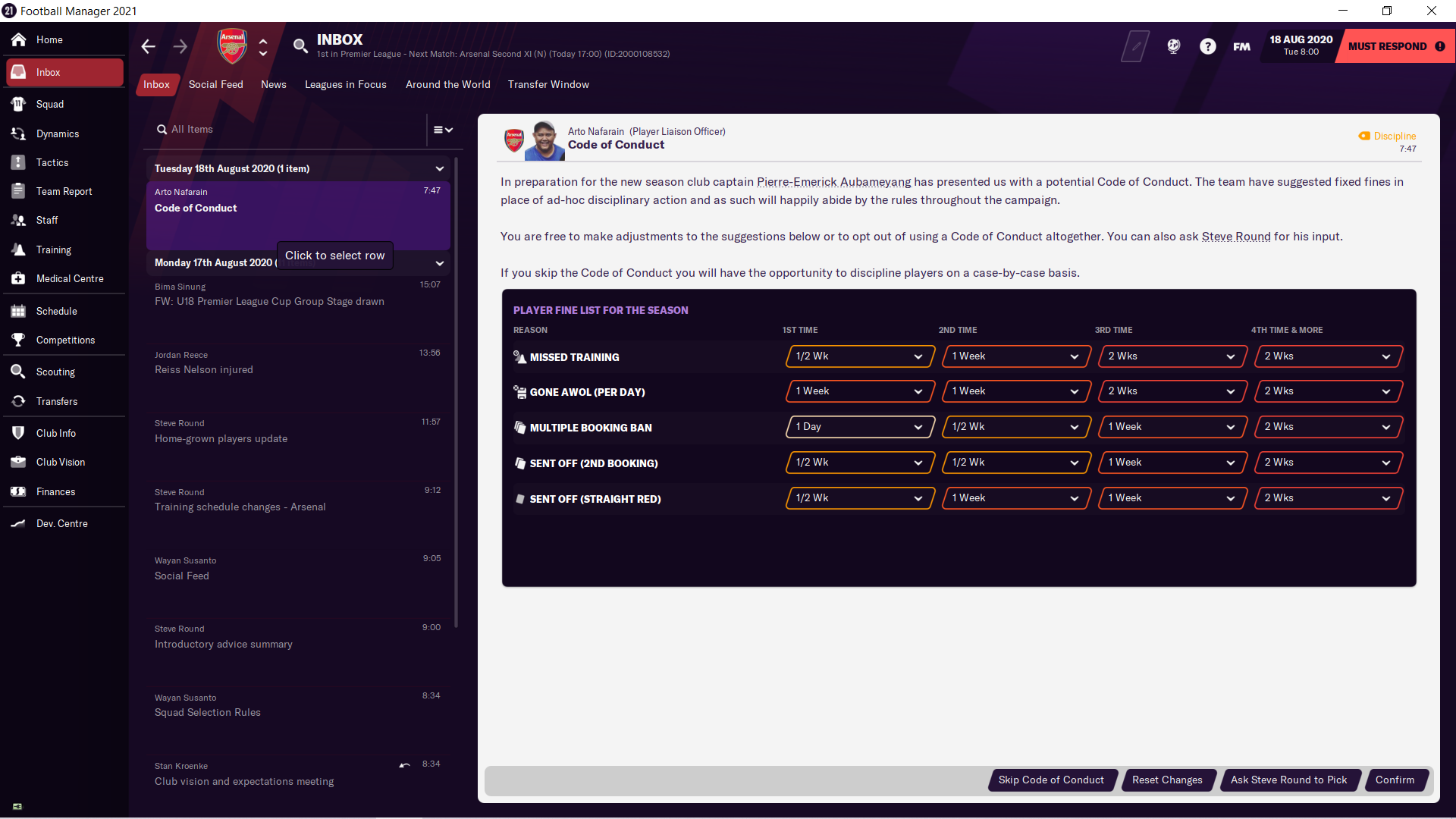Open the Transfers section
This screenshot has height=819, width=1456.
point(57,401)
